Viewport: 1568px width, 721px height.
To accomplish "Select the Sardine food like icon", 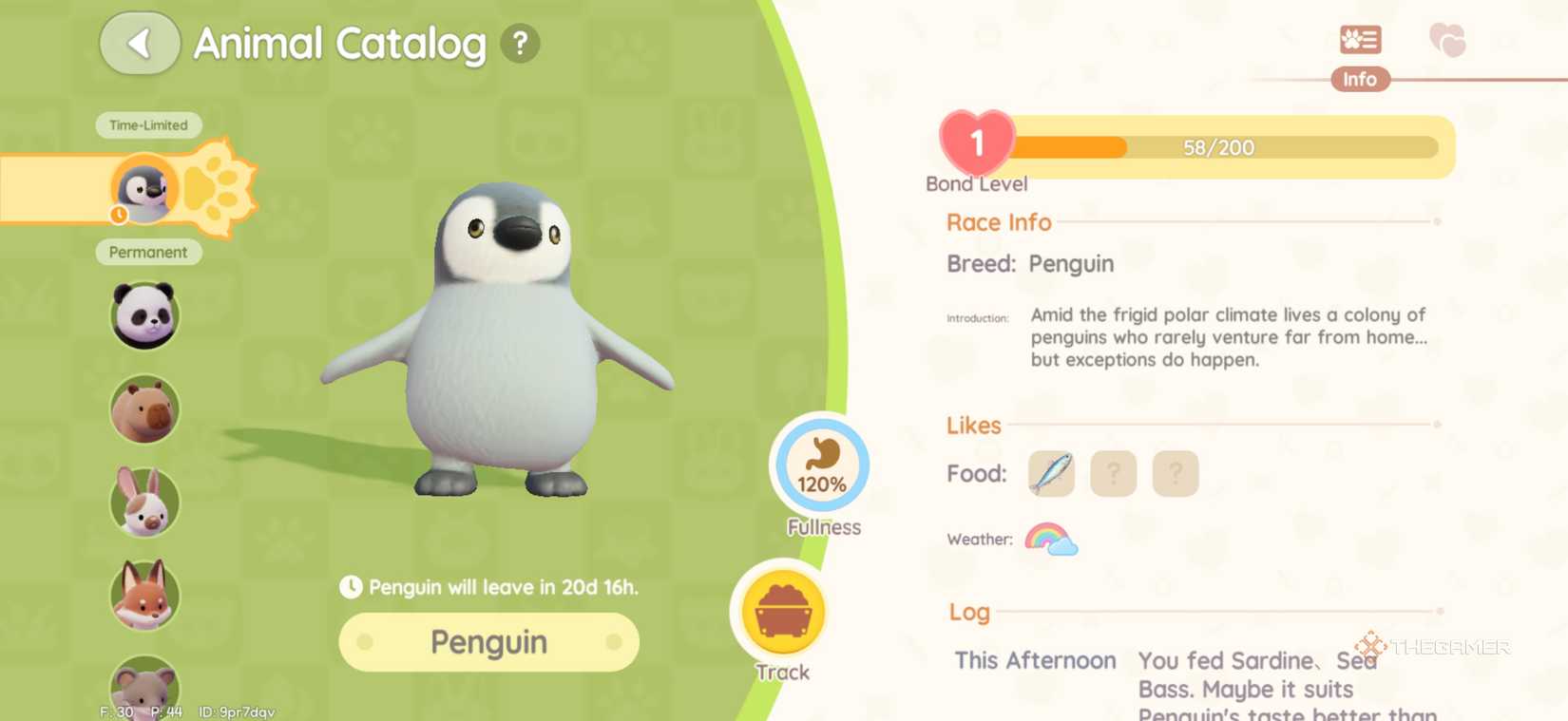I will pyautogui.click(x=1049, y=472).
